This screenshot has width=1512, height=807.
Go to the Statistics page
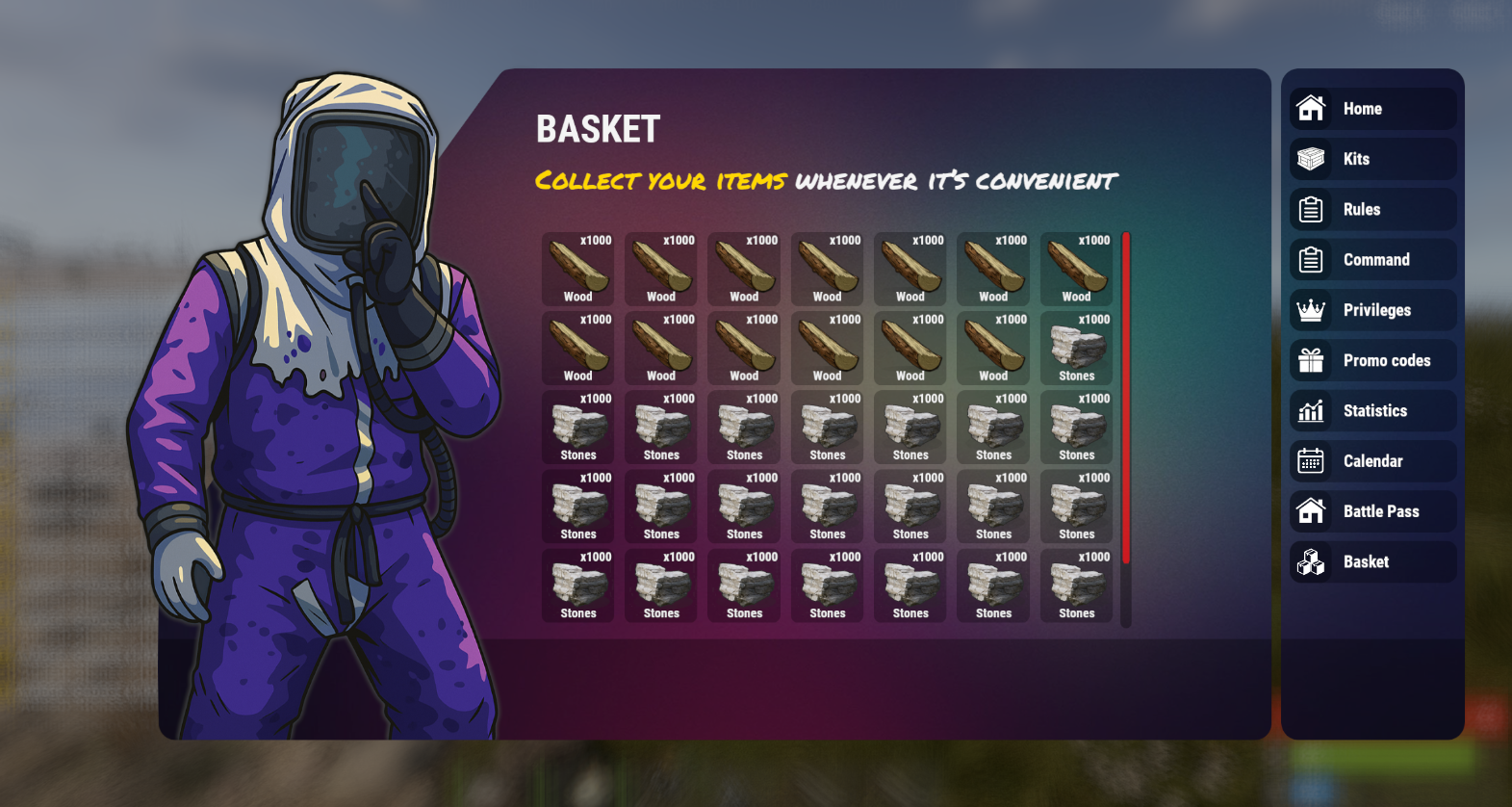pyautogui.click(x=1373, y=411)
